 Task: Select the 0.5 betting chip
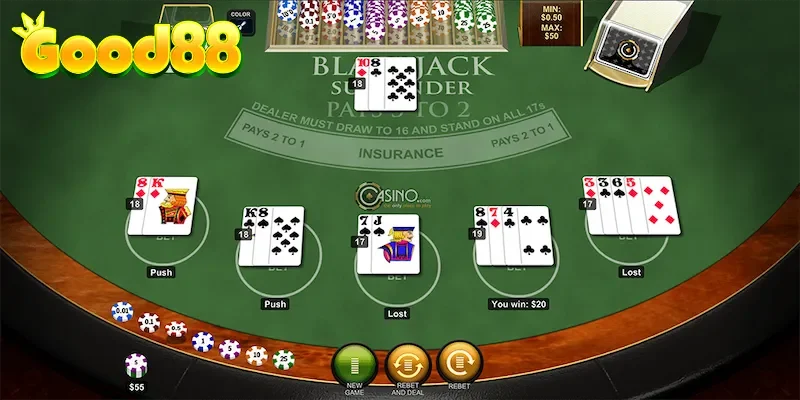(x=176, y=330)
